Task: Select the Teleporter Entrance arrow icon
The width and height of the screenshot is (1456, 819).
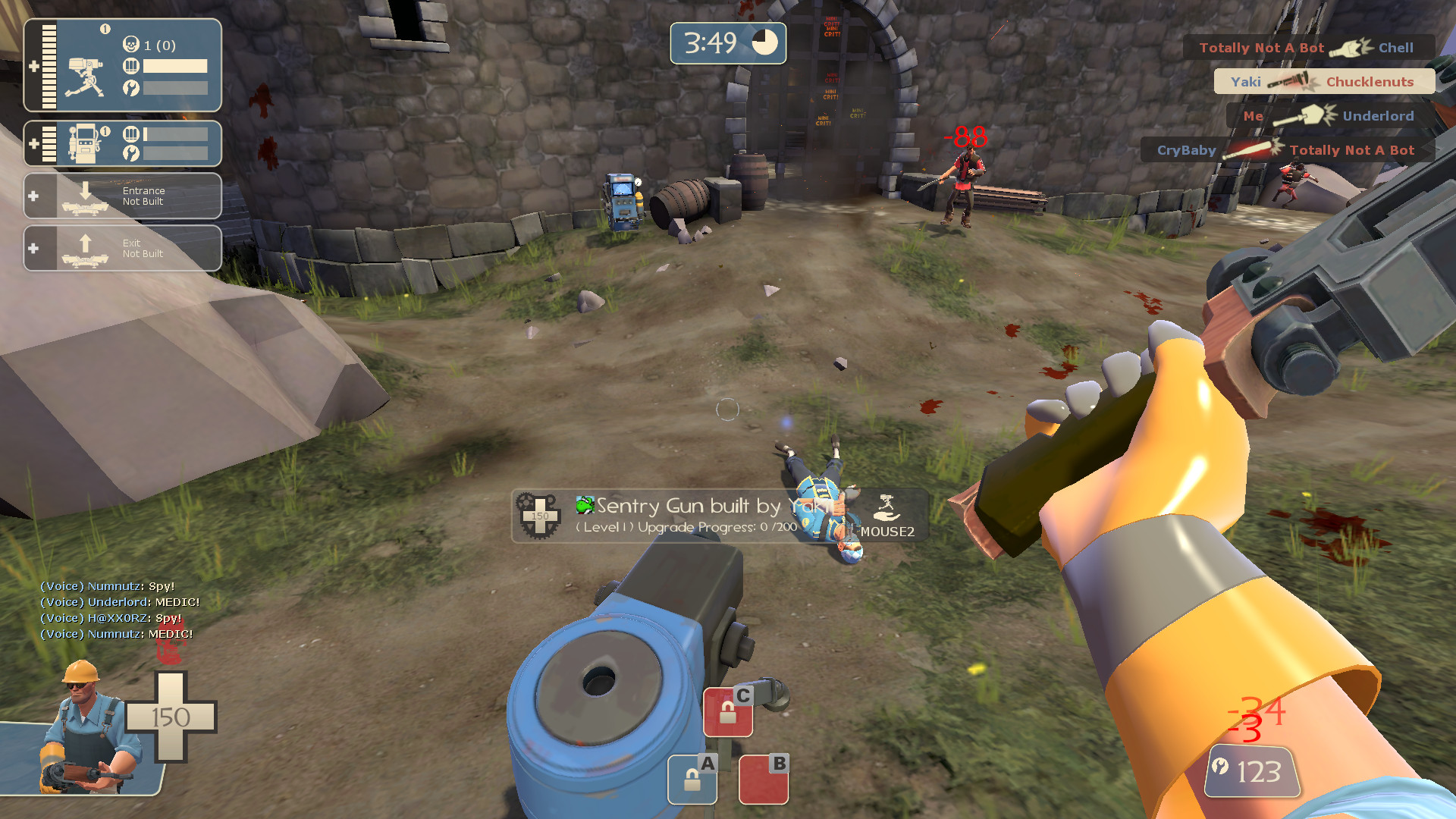Action: (x=83, y=195)
